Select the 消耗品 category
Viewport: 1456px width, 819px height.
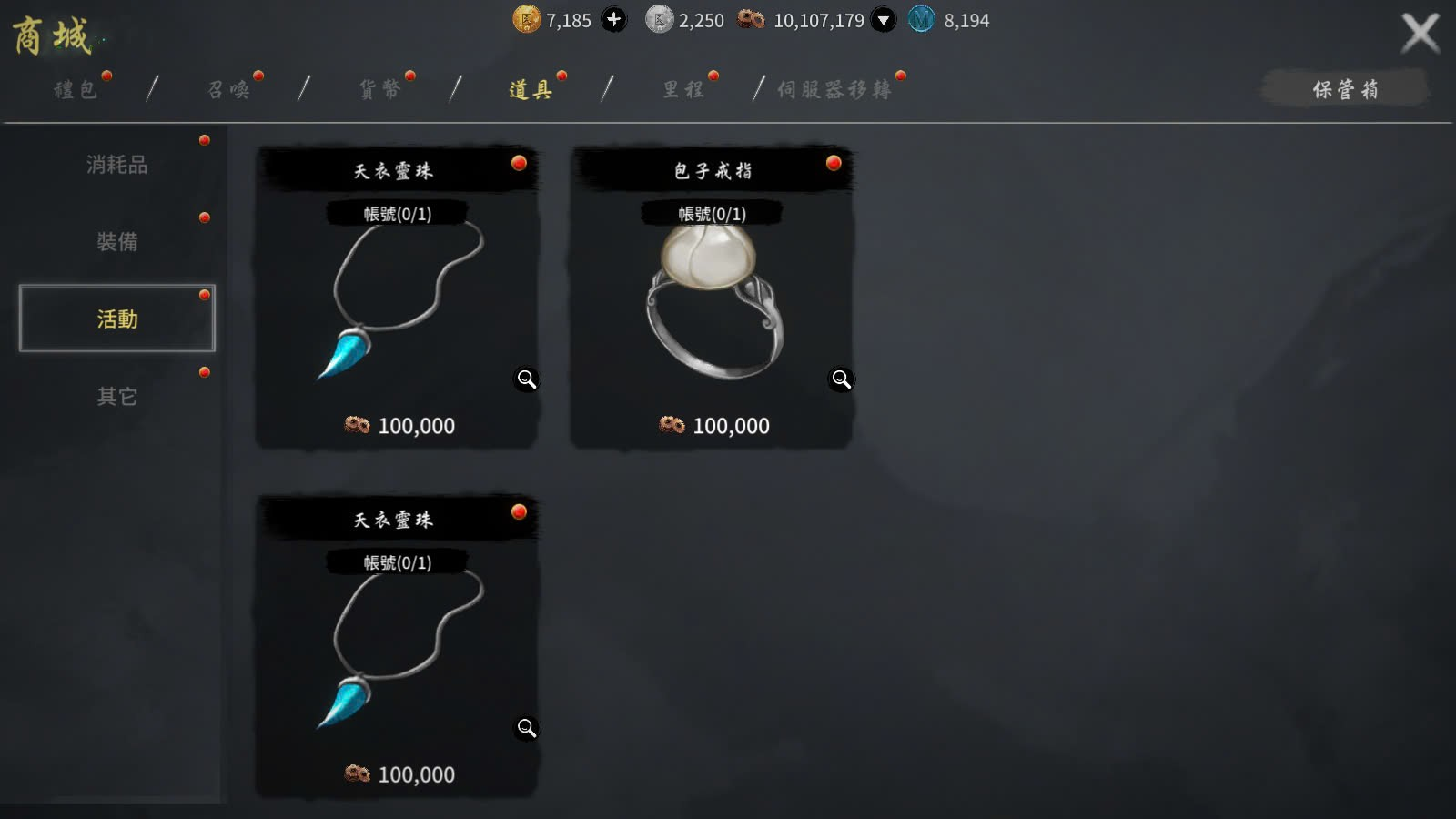pyautogui.click(x=117, y=165)
